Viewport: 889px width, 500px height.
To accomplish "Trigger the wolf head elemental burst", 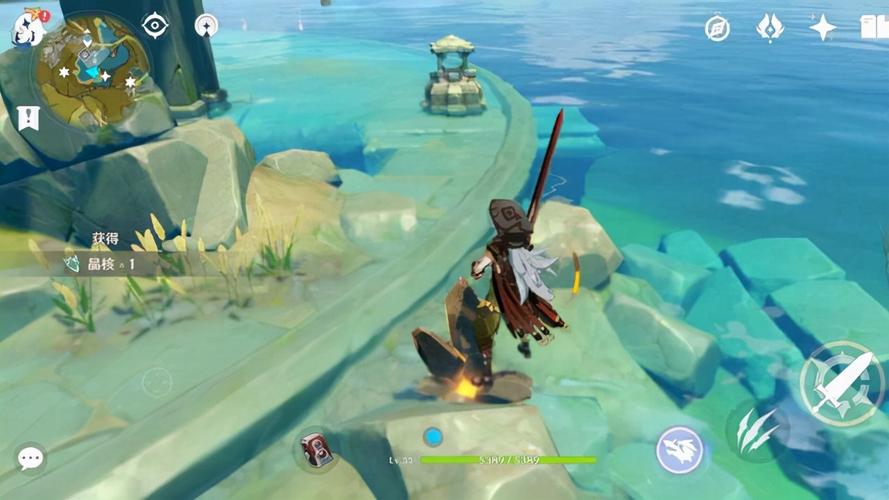I will (x=680, y=450).
